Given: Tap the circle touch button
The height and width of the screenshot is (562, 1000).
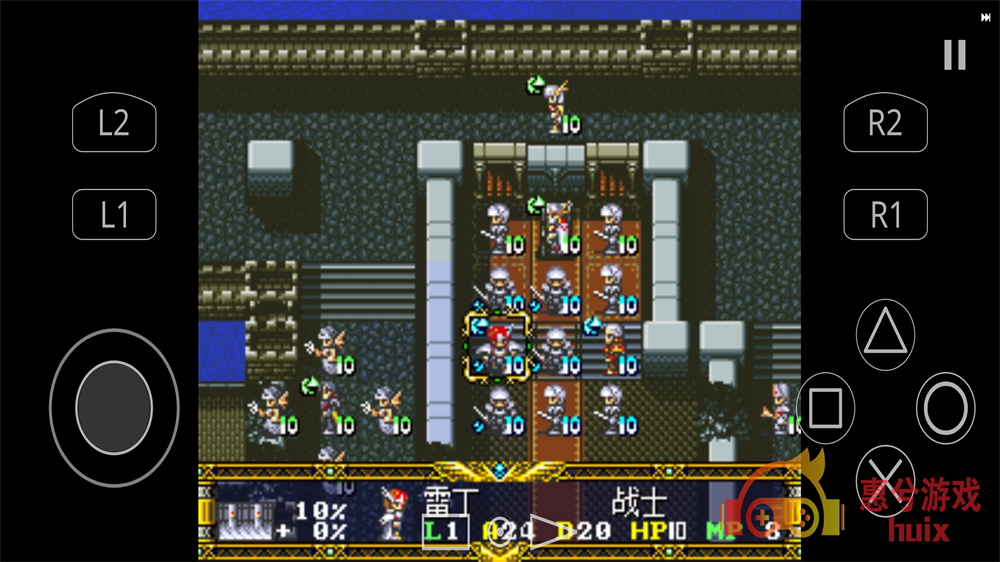Looking at the screenshot, I should point(946,408).
